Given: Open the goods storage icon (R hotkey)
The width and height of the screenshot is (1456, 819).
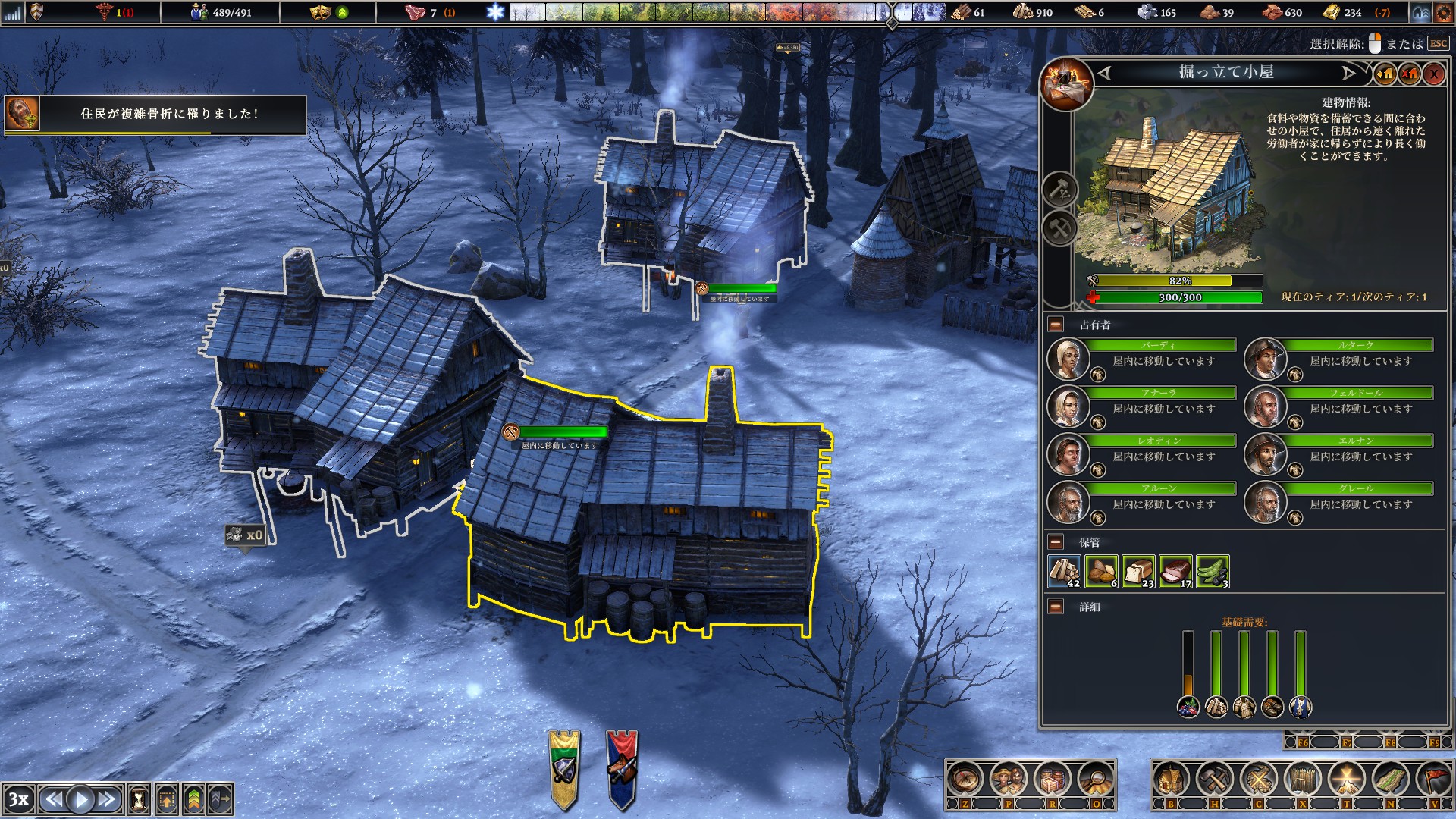Looking at the screenshot, I should click(1052, 777).
